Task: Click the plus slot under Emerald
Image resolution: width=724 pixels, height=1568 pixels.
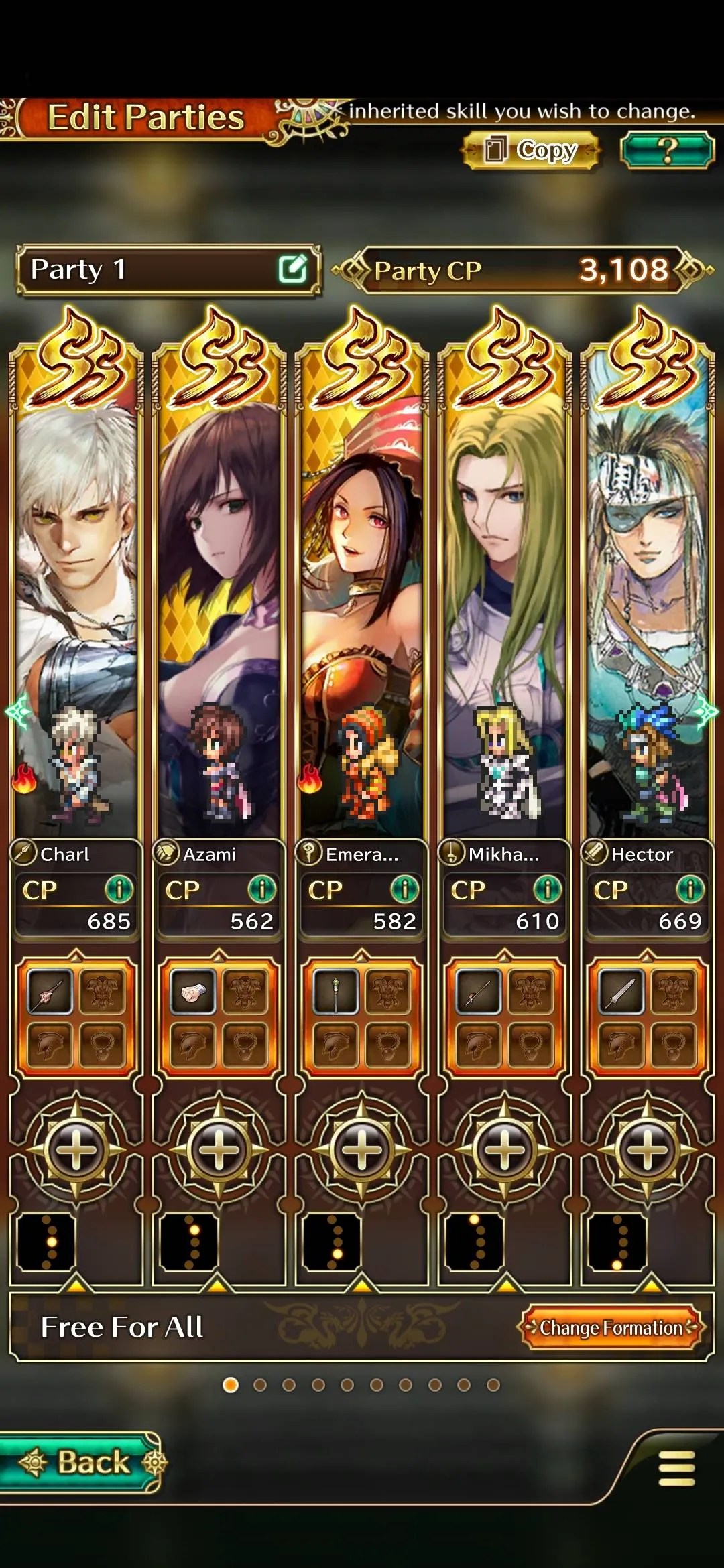Action: 361,1150
